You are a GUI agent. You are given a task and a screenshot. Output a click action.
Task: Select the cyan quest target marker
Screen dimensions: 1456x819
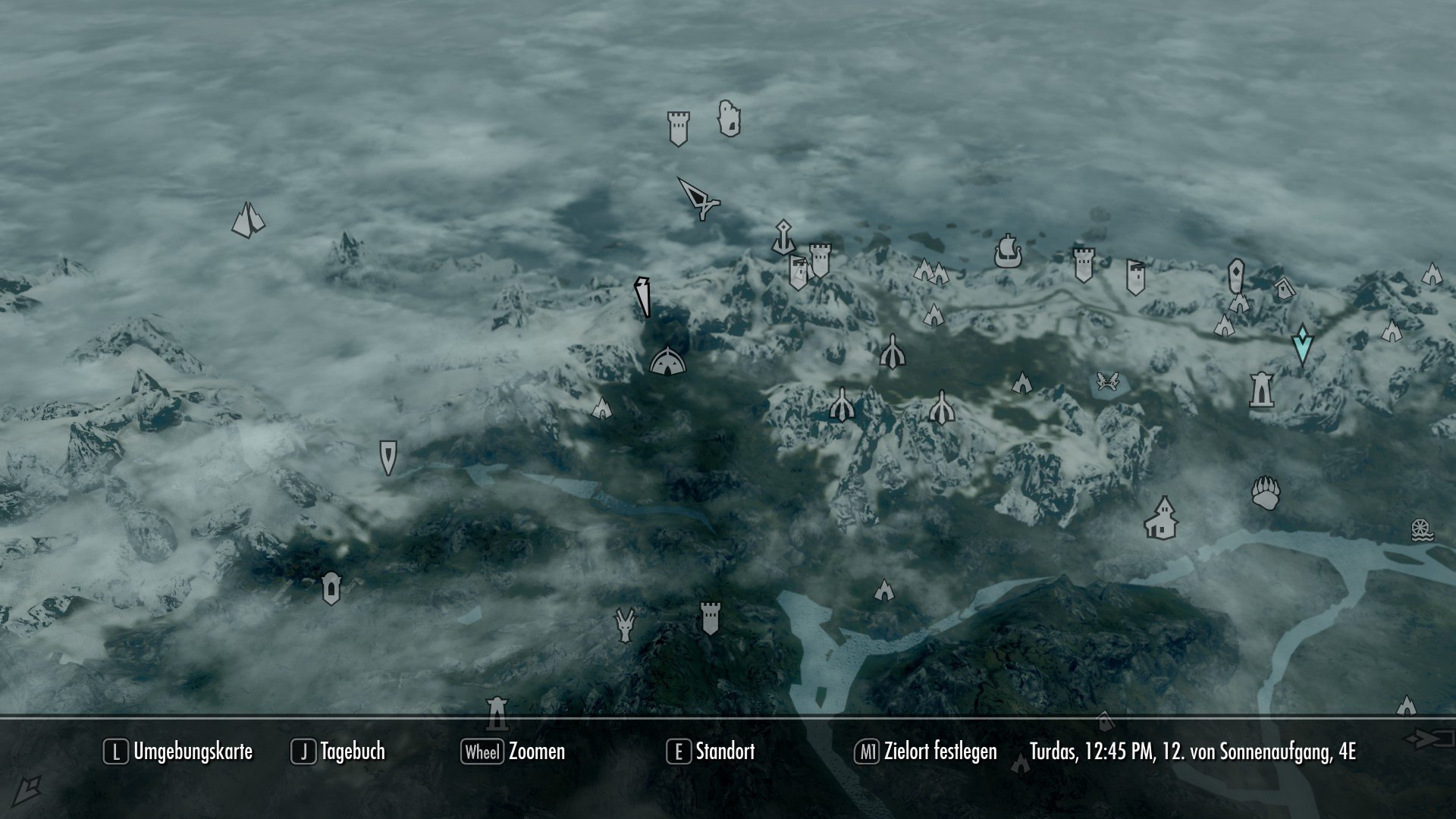point(1301,346)
